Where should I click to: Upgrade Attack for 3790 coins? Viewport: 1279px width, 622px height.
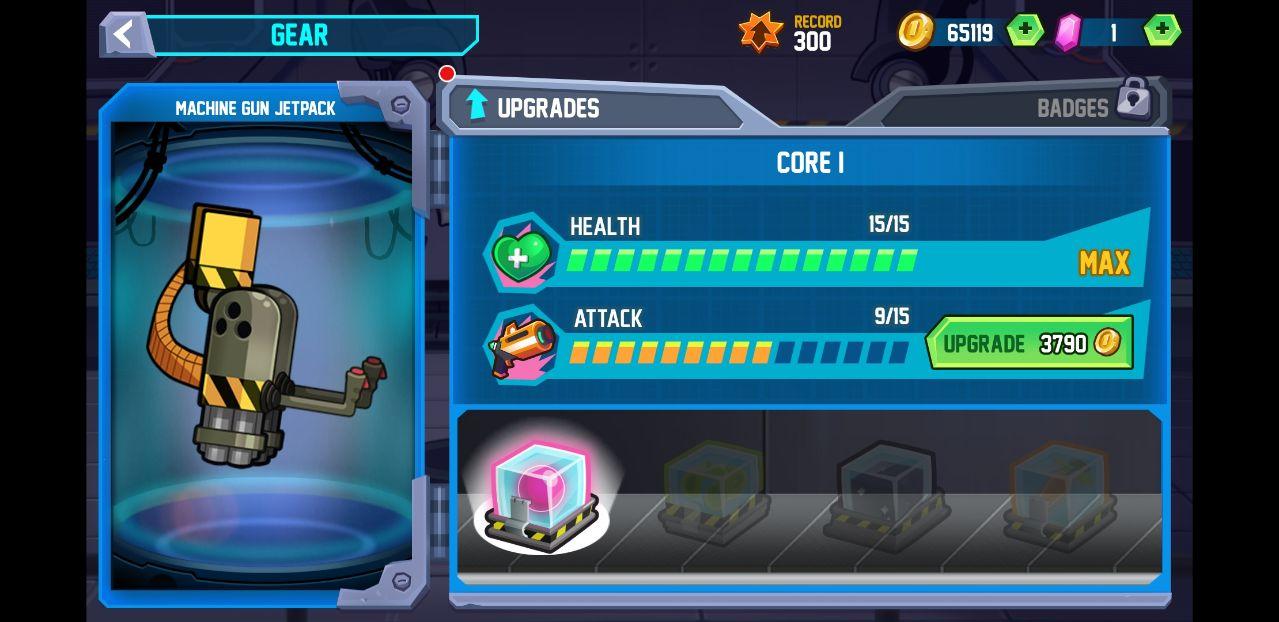(x=1029, y=343)
